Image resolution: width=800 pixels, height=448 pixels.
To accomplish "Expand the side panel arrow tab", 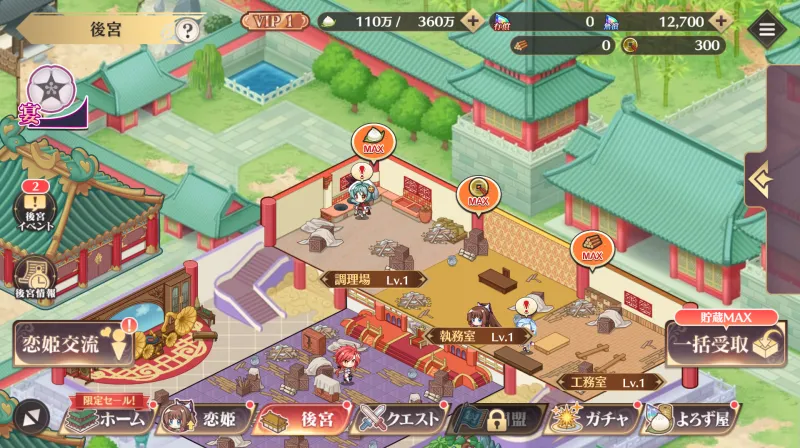I will tap(763, 181).
